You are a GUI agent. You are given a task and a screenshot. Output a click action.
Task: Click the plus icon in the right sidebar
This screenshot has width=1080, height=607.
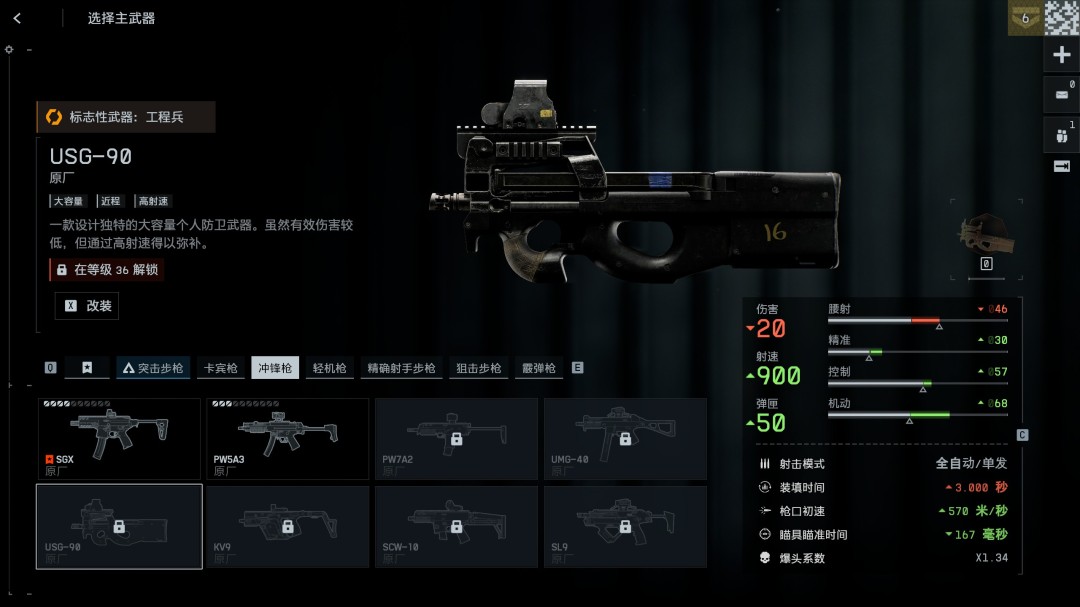[x=1062, y=55]
